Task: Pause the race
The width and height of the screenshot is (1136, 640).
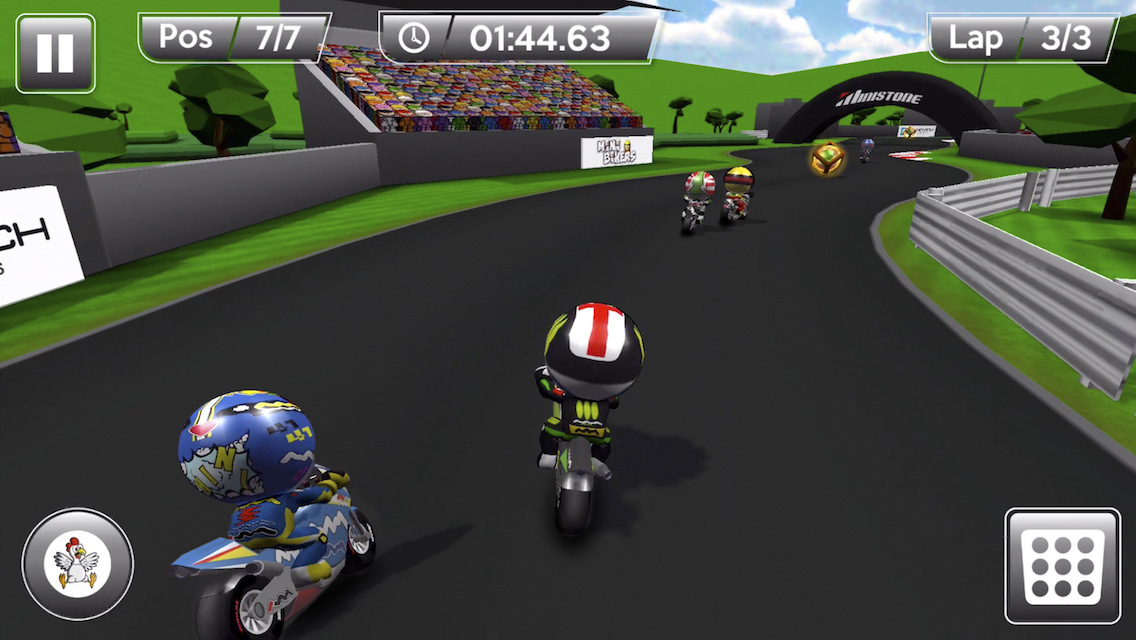Action: click(55, 53)
